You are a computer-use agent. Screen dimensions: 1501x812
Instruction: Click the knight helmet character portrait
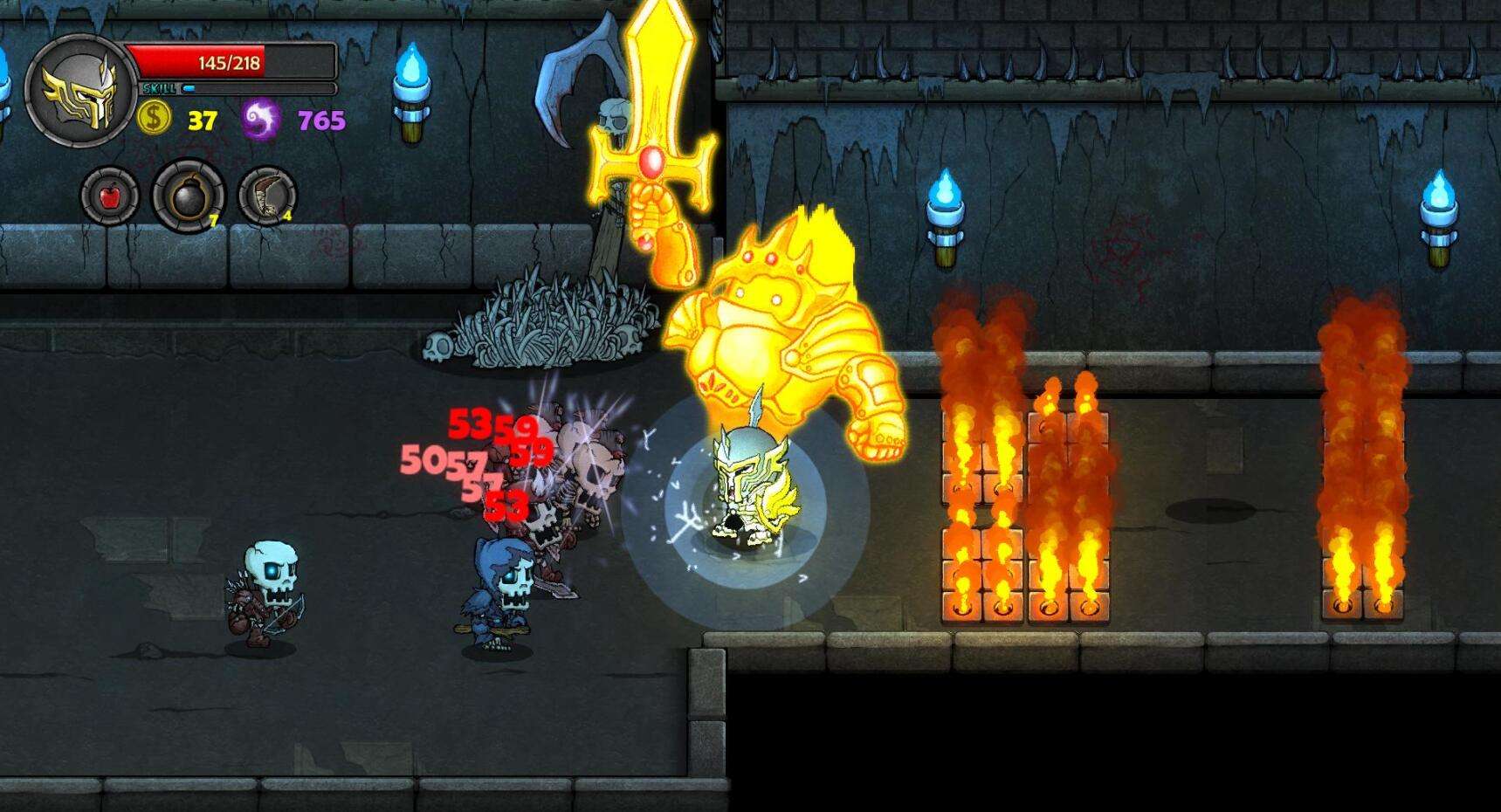(x=81, y=88)
